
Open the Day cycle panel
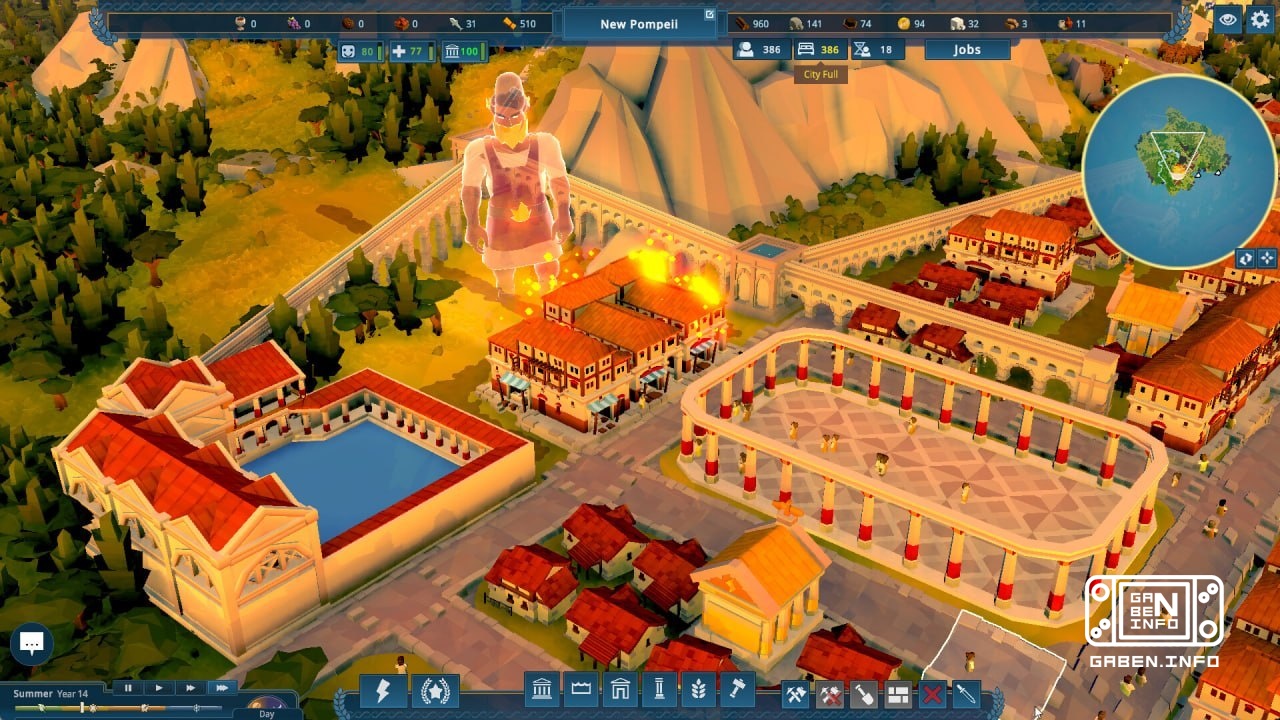pos(266,713)
